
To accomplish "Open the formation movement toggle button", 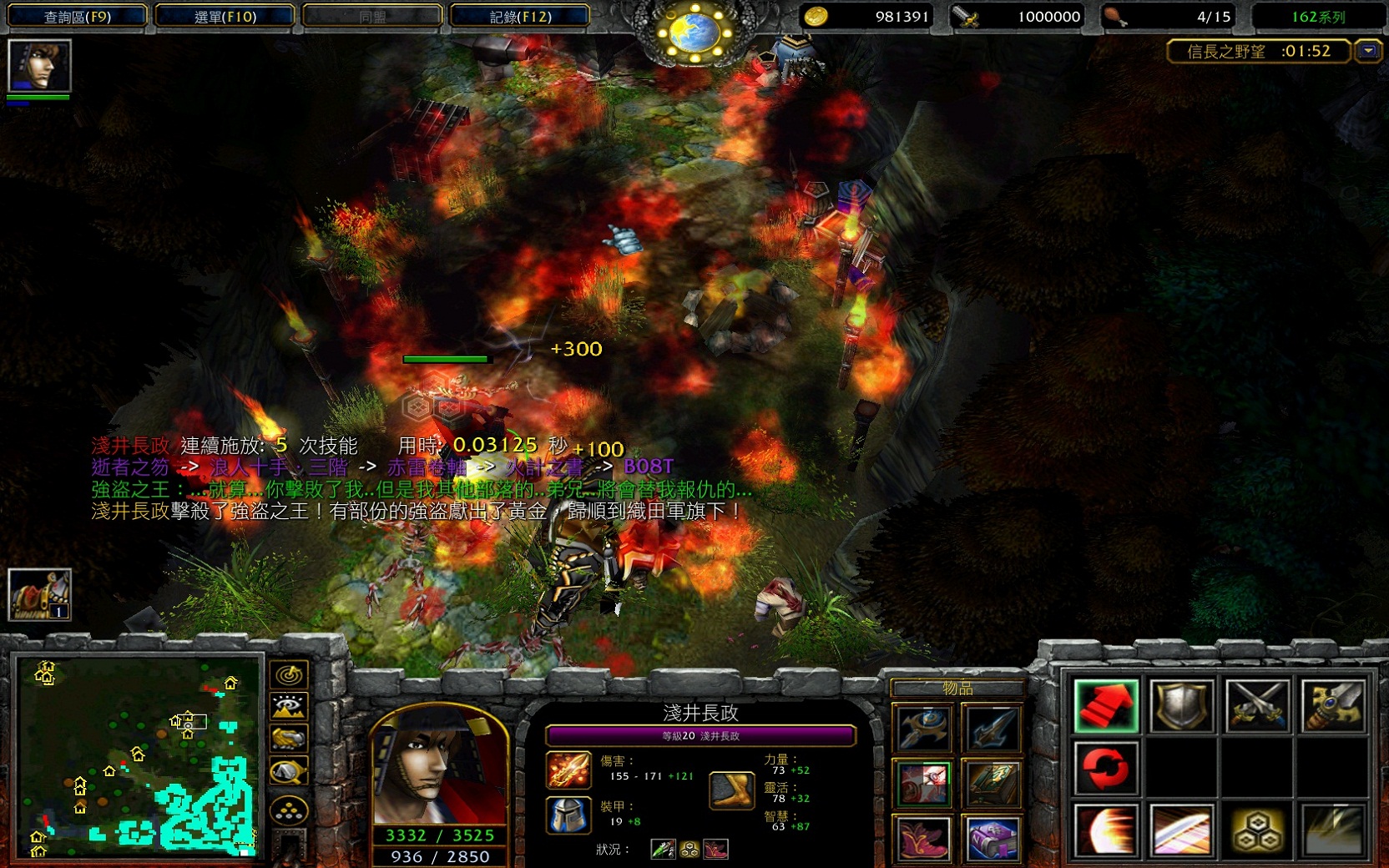I will click(290, 810).
